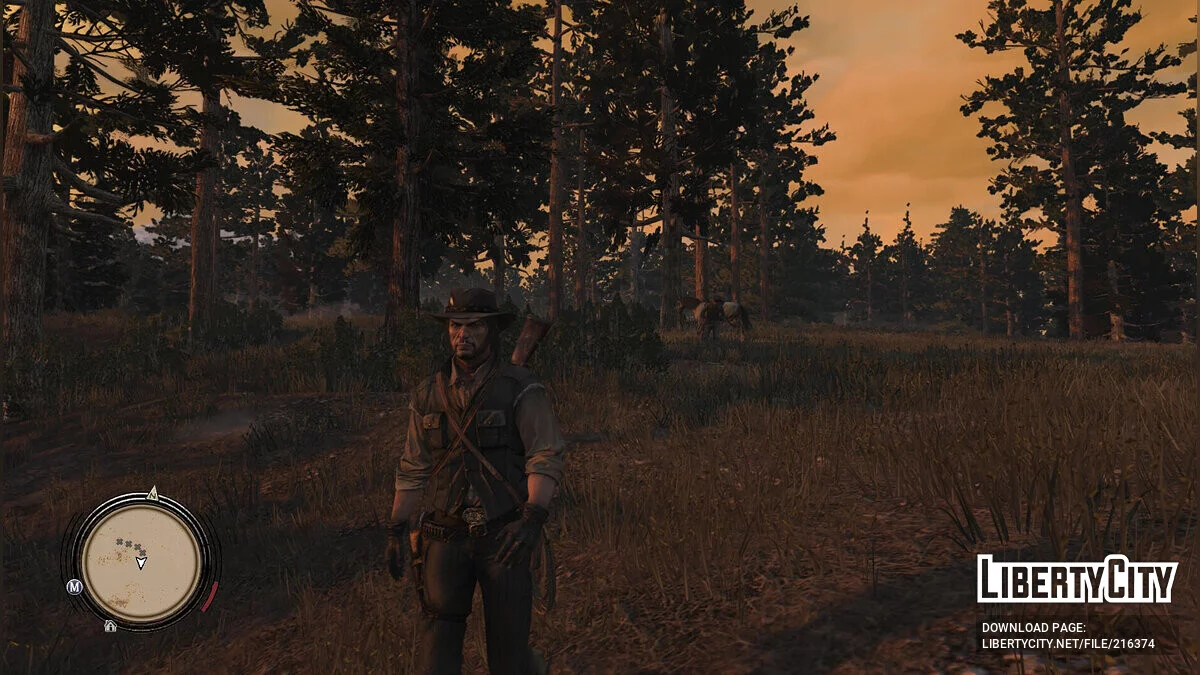Open the circular minimap
1200x675 pixels.
(x=140, y=560)
